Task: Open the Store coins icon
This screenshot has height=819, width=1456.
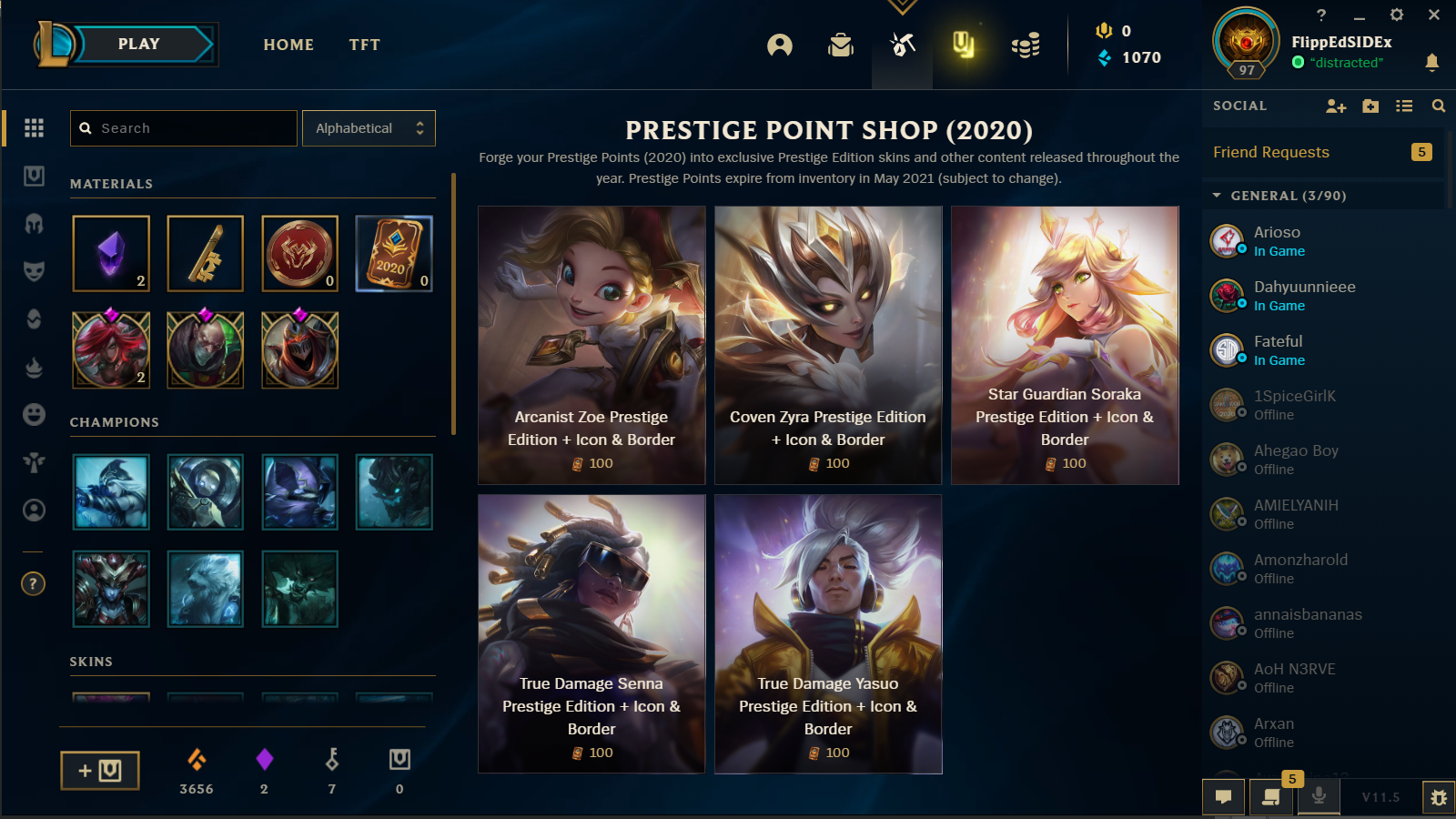Action: (x=1026, y=45)
